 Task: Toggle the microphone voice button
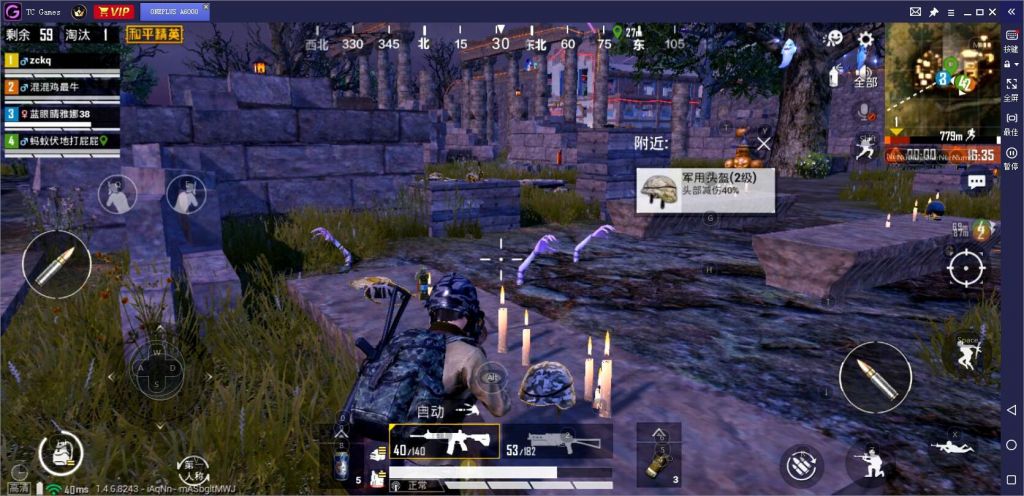click(865, 110)
